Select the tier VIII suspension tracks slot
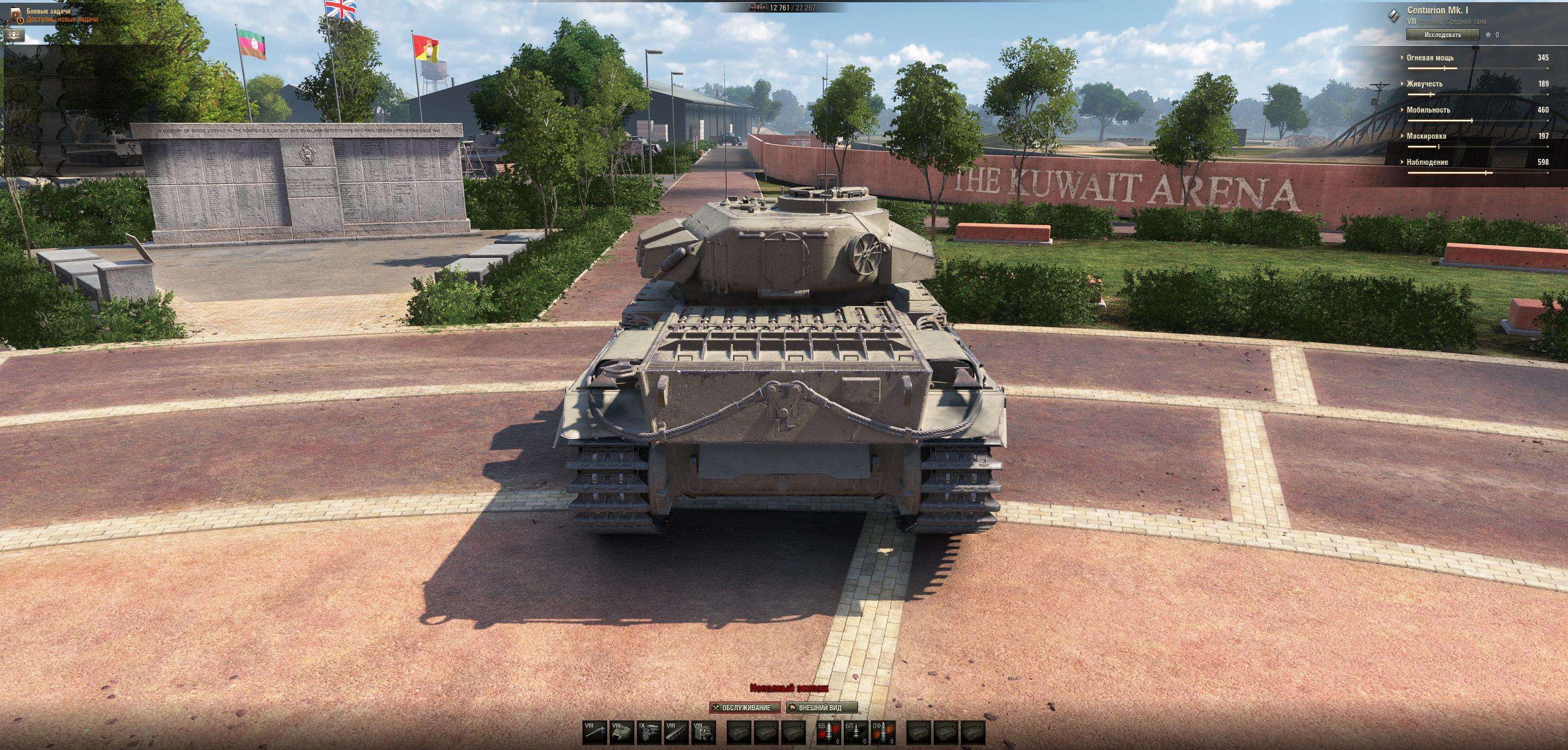The height and width of the screenshot is (750, 1568). coord(676,733)
